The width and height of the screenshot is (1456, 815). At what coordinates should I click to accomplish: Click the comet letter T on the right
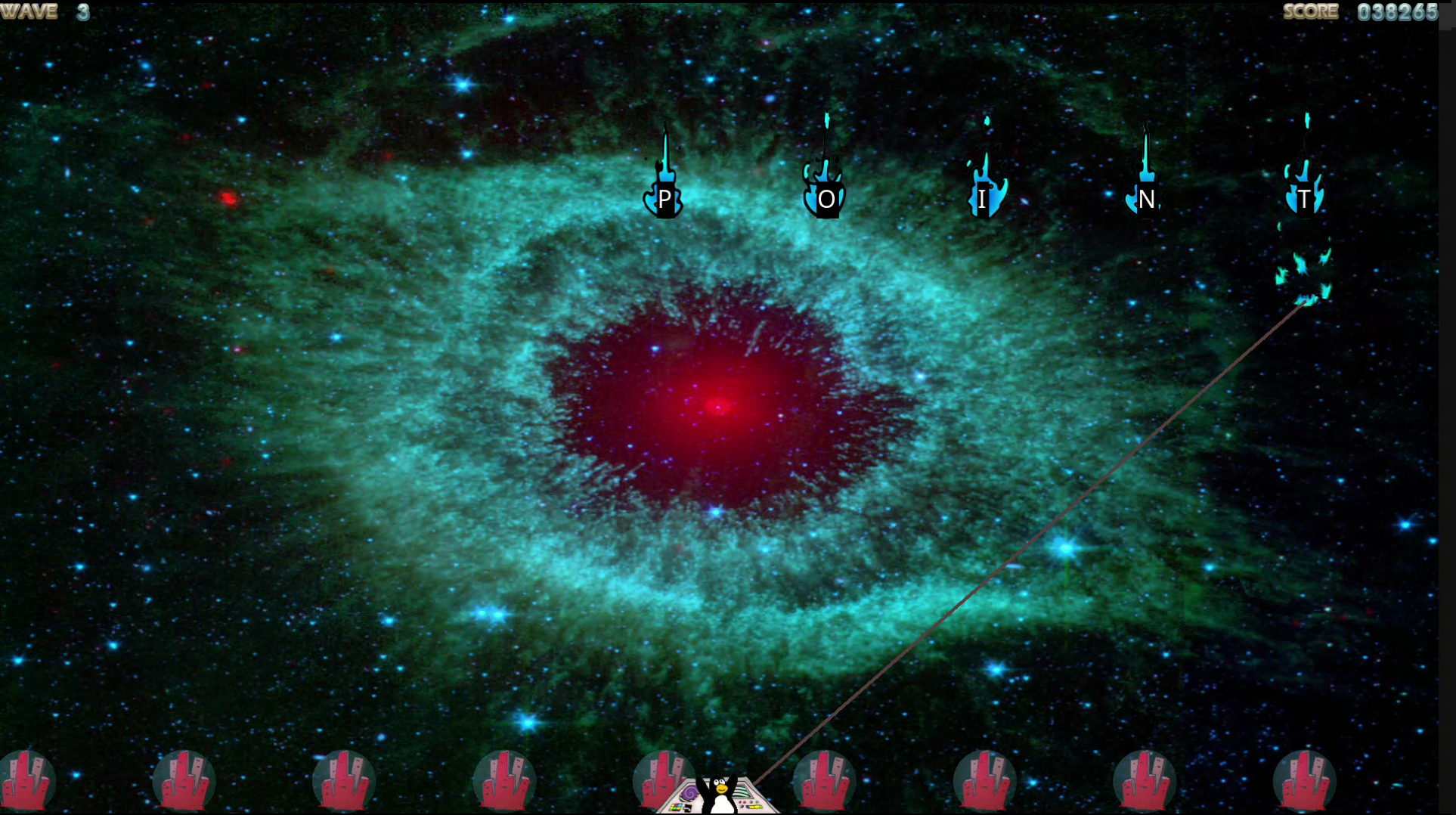1305,198
